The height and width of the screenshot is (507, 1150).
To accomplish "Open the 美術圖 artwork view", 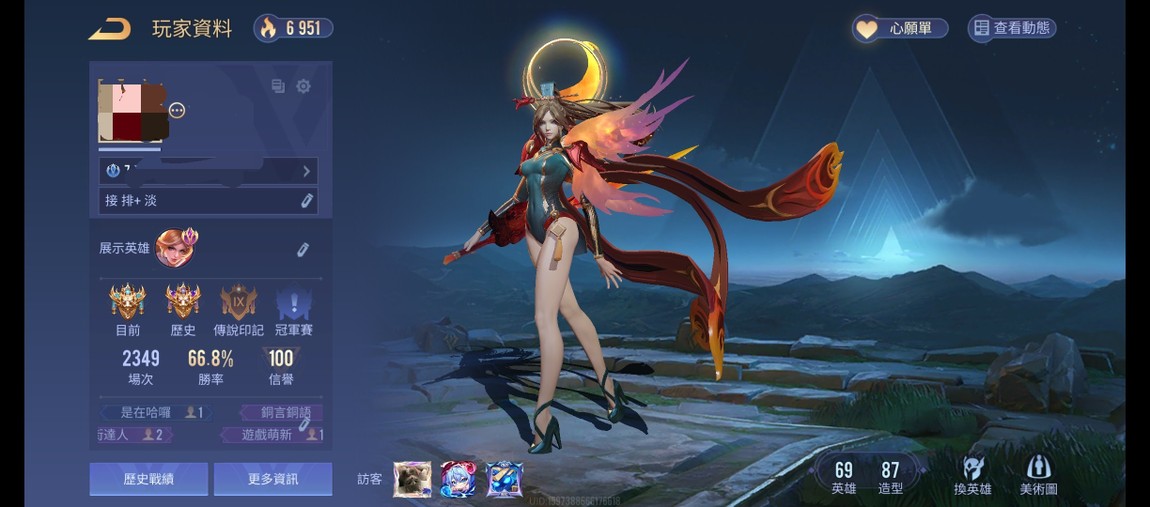I will (1038, 475).
